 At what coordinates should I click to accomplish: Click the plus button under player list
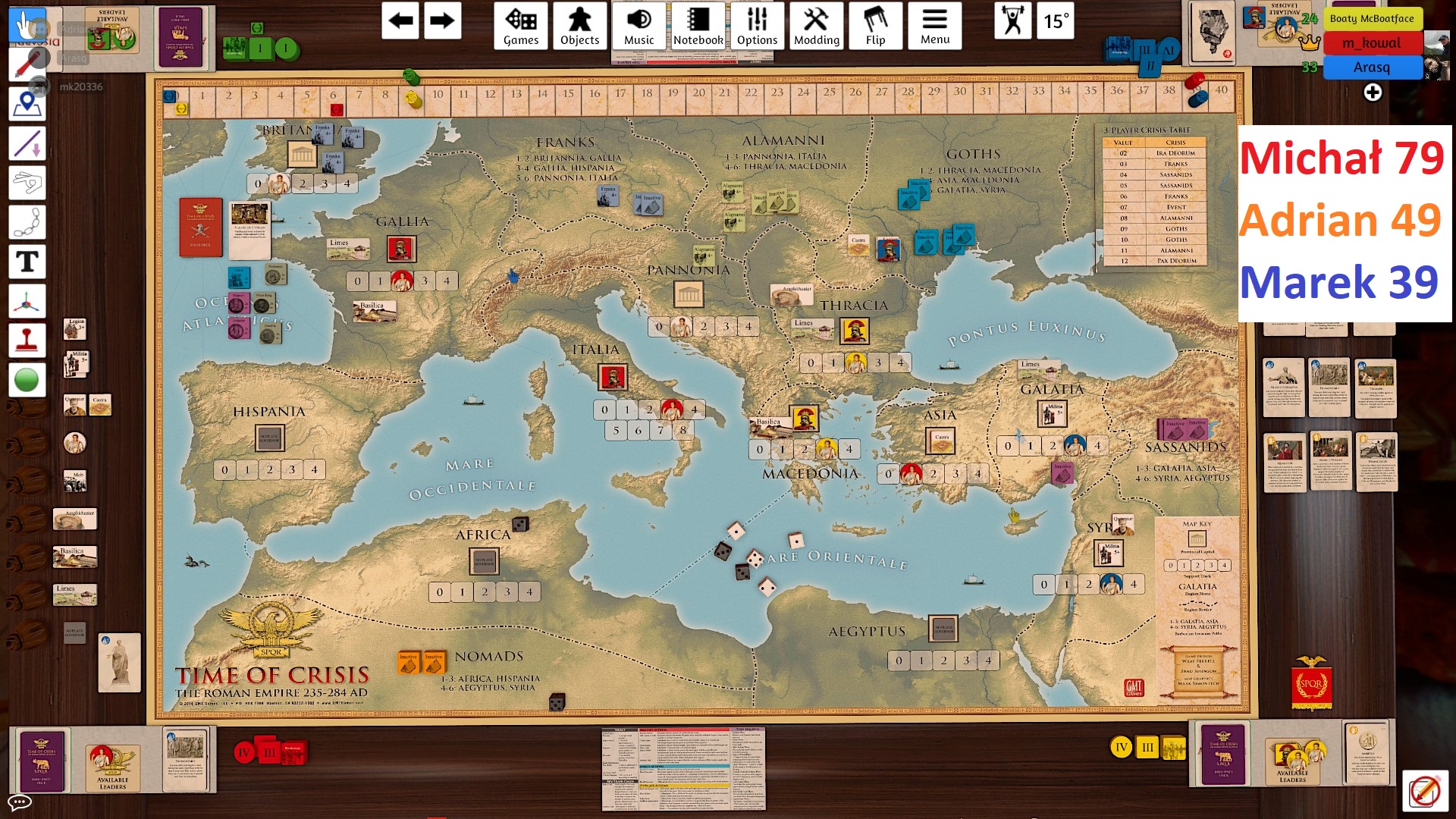(x=1373, y=93)
